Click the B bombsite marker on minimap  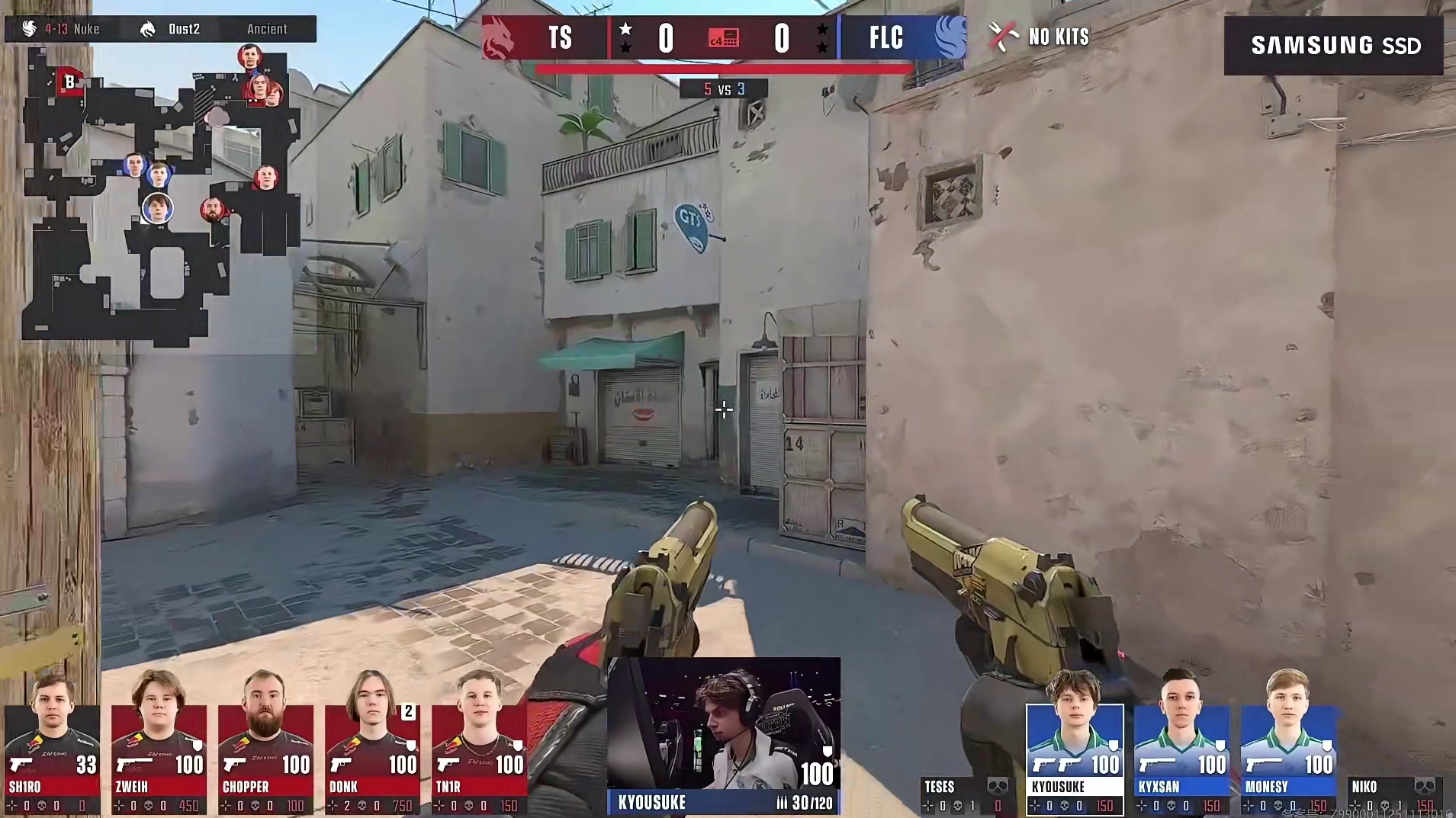[x=69, y=82]
